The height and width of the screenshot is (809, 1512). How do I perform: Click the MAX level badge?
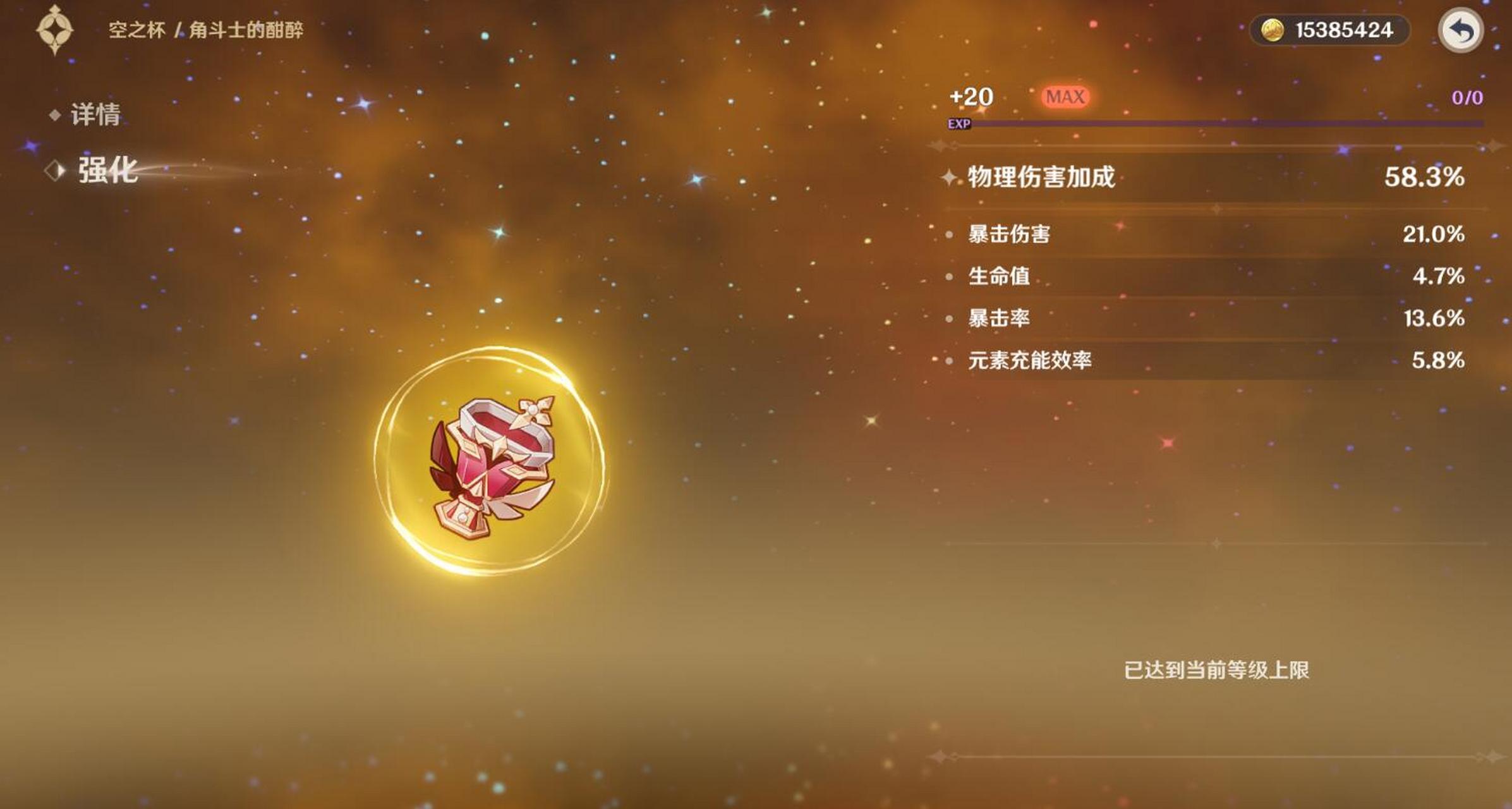[x=1063, y=96]
